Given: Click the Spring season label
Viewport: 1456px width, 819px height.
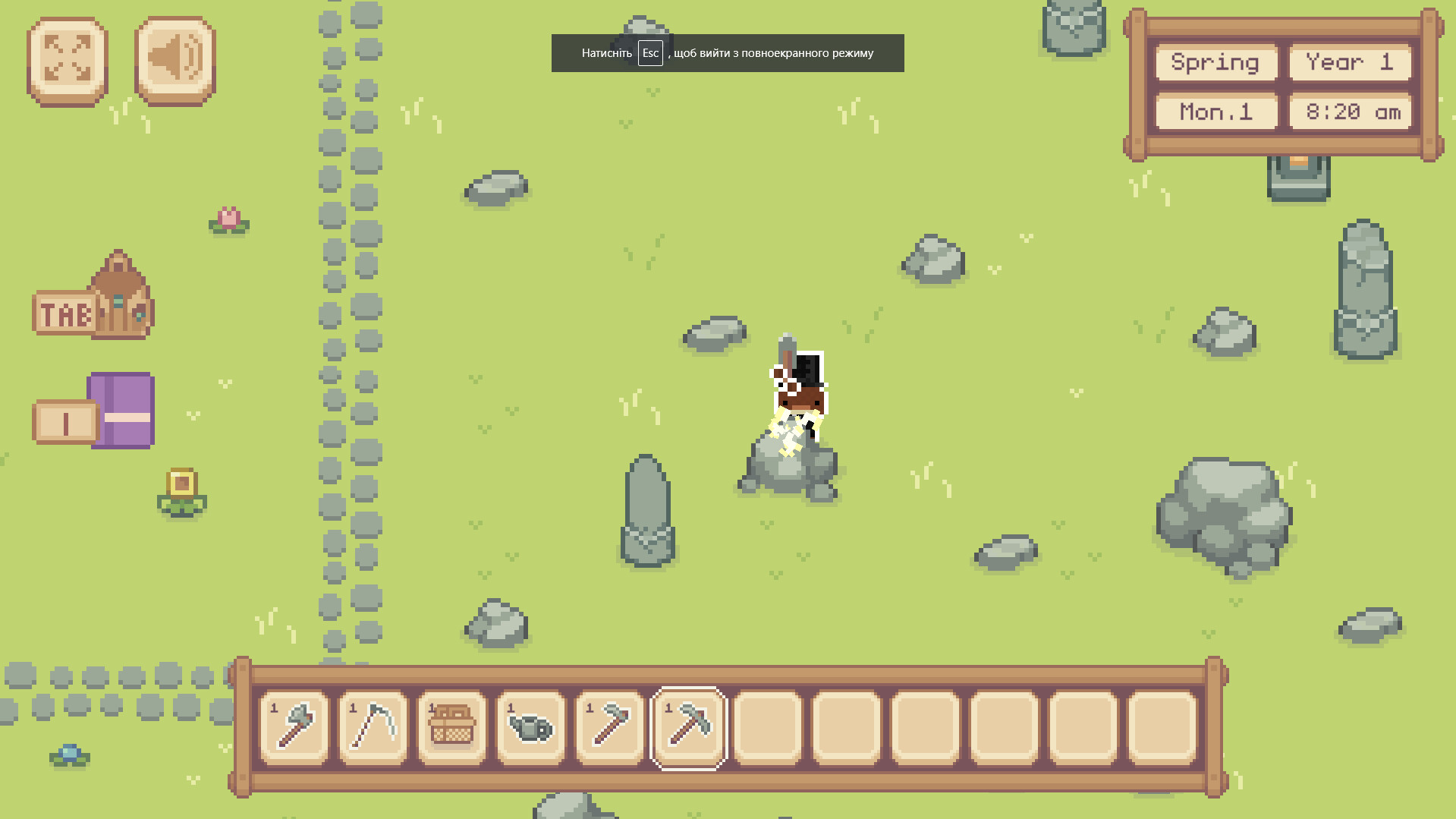Looking at the screenshot, I should tap(1215, 63).
